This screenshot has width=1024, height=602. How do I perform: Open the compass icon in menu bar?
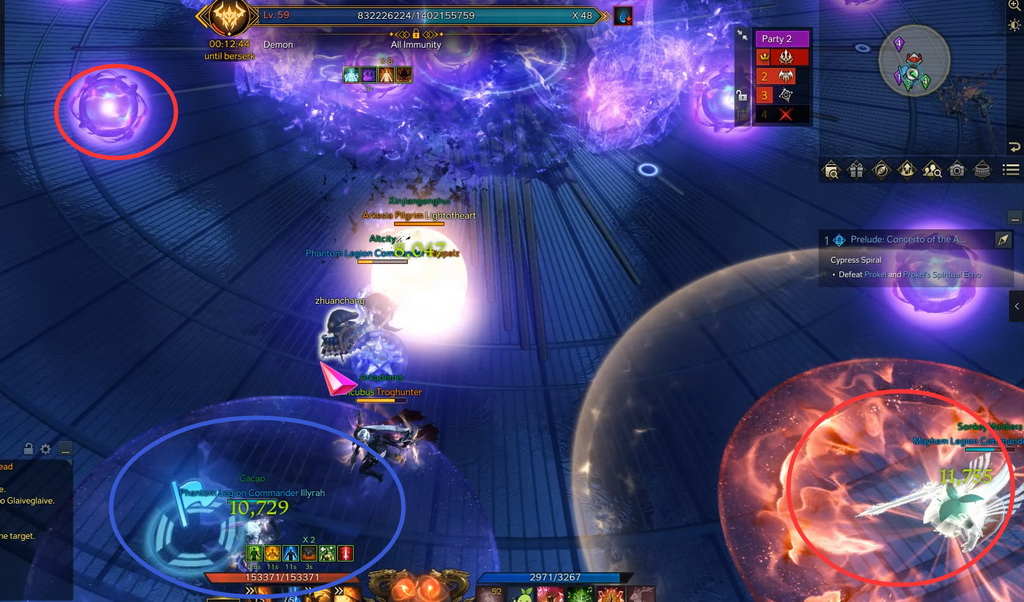pos(881,170)
